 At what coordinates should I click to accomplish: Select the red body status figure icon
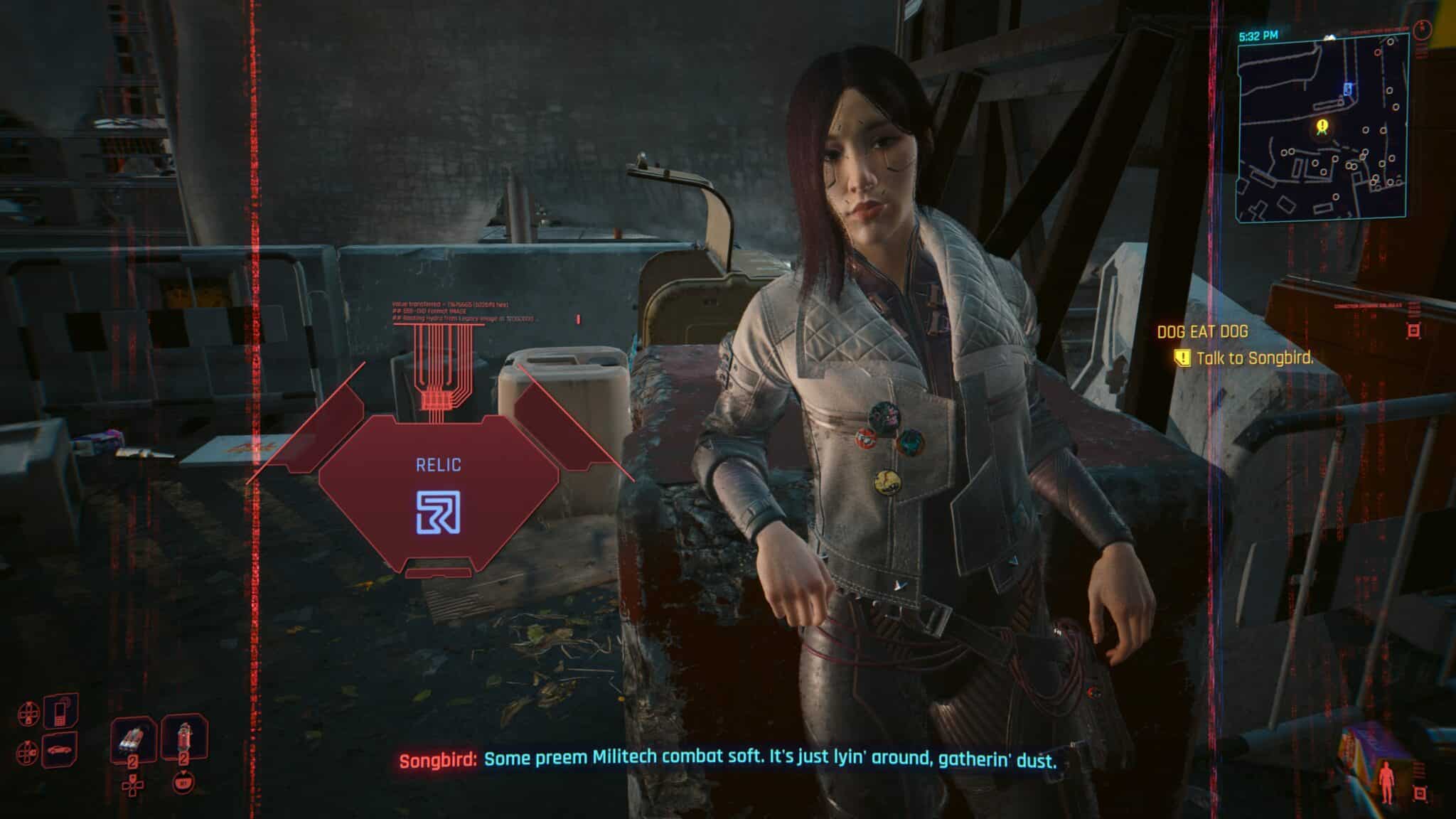point(1386,781)
